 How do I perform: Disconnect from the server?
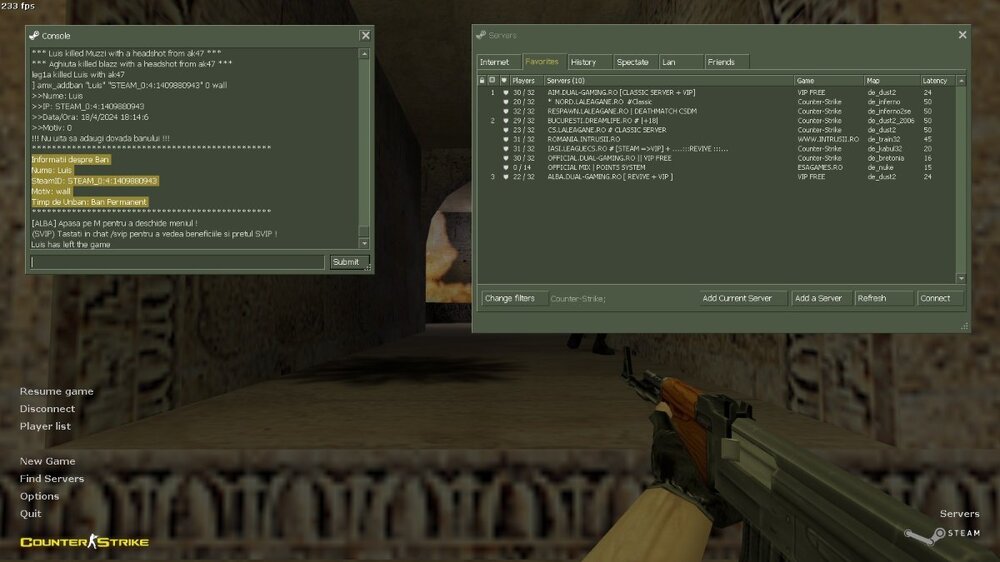47,409
